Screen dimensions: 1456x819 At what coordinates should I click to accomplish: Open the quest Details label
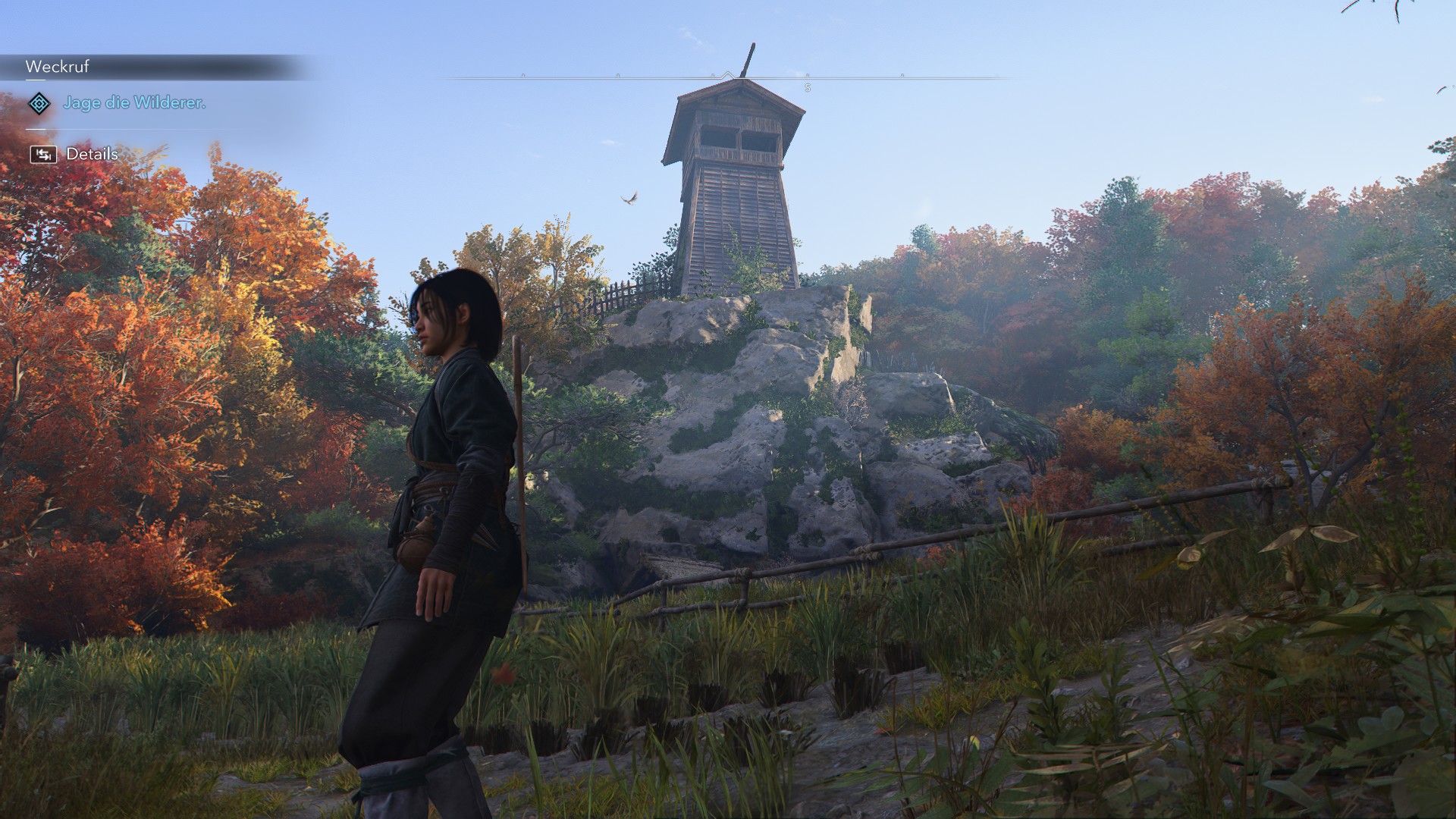click(x=92, y=154)
